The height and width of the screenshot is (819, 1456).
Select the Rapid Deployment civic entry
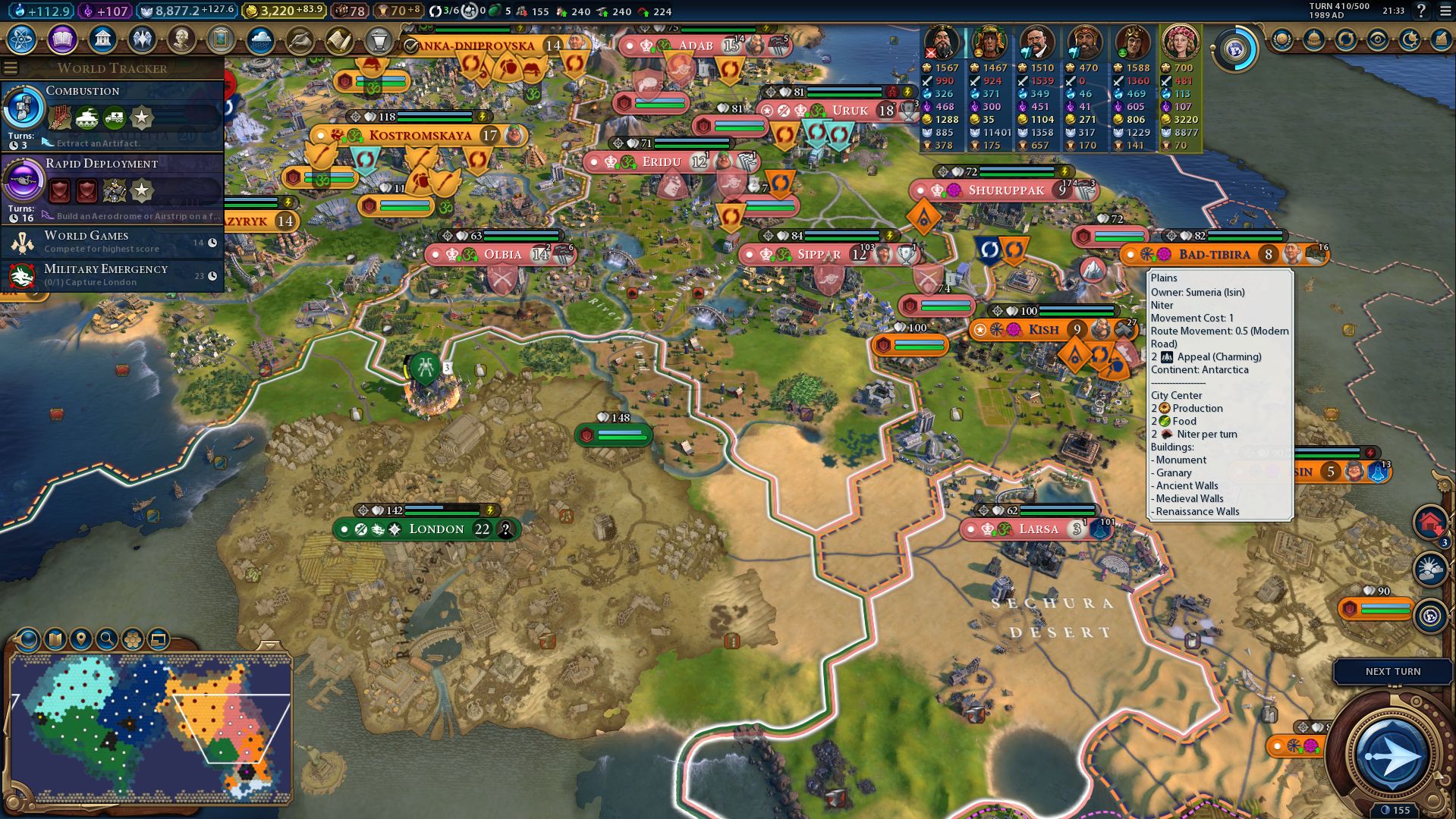(x=112, y=187)
